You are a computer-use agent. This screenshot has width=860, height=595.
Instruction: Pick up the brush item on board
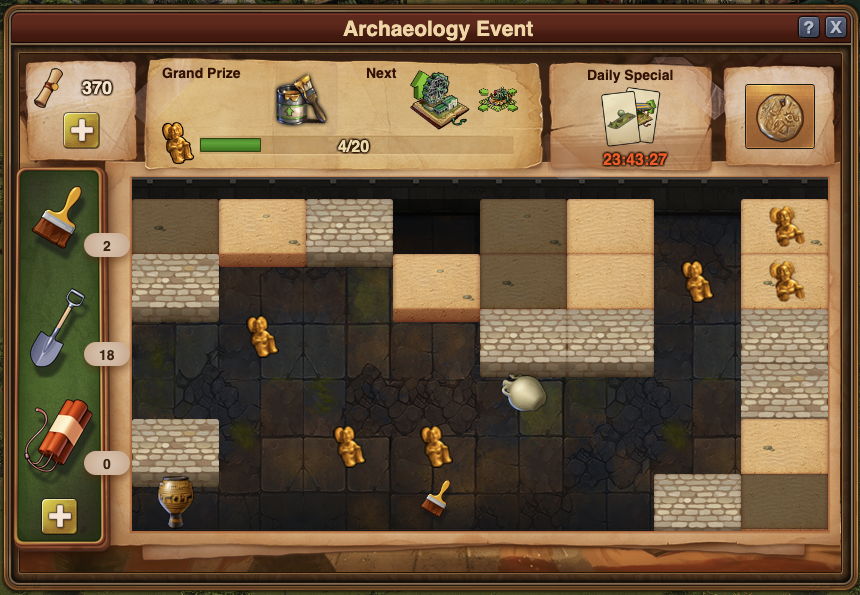pos(435,499)
